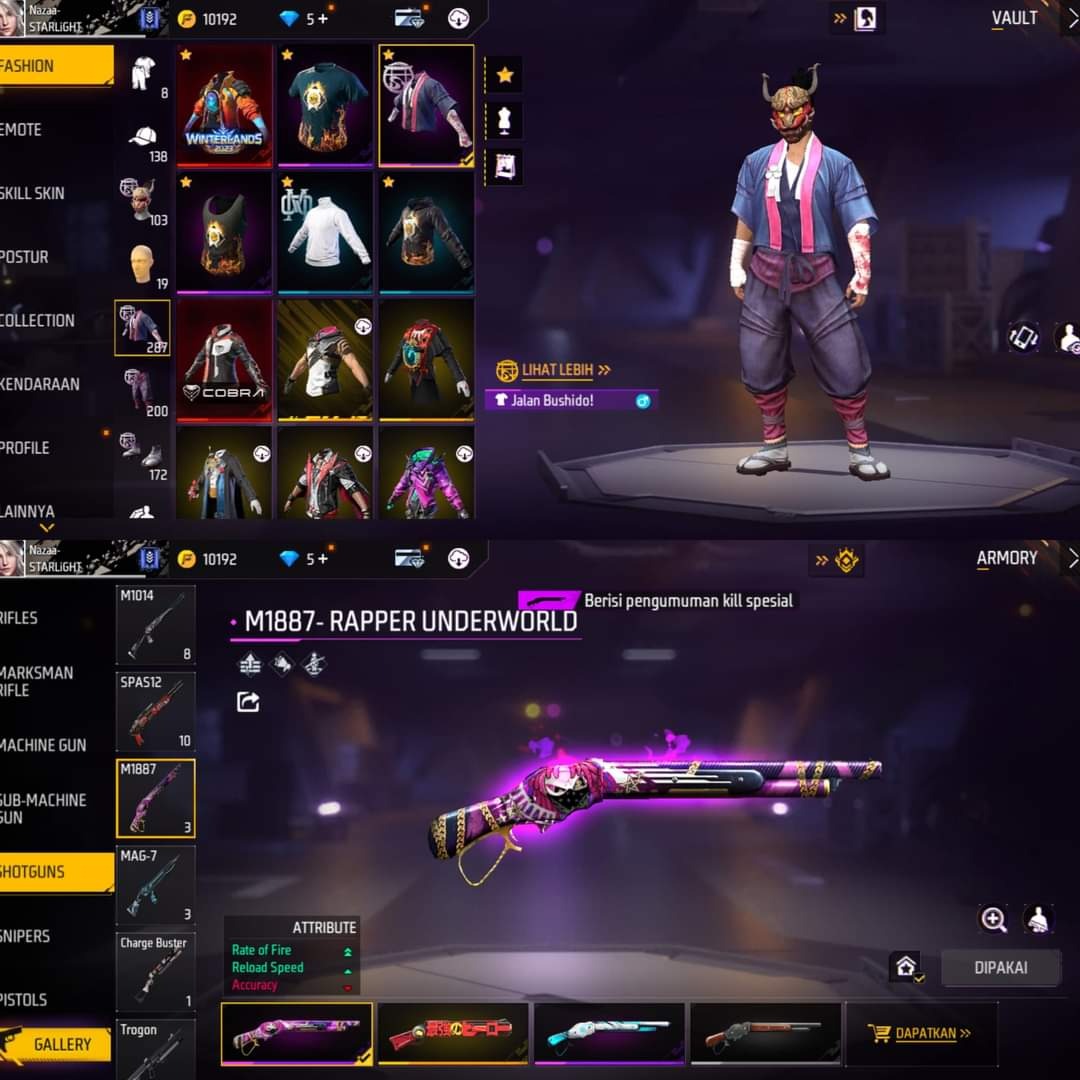The width and height of the screenshot is (1080, 1080).
Task: Open the weapon Gallery
Action: [62, 1044]
